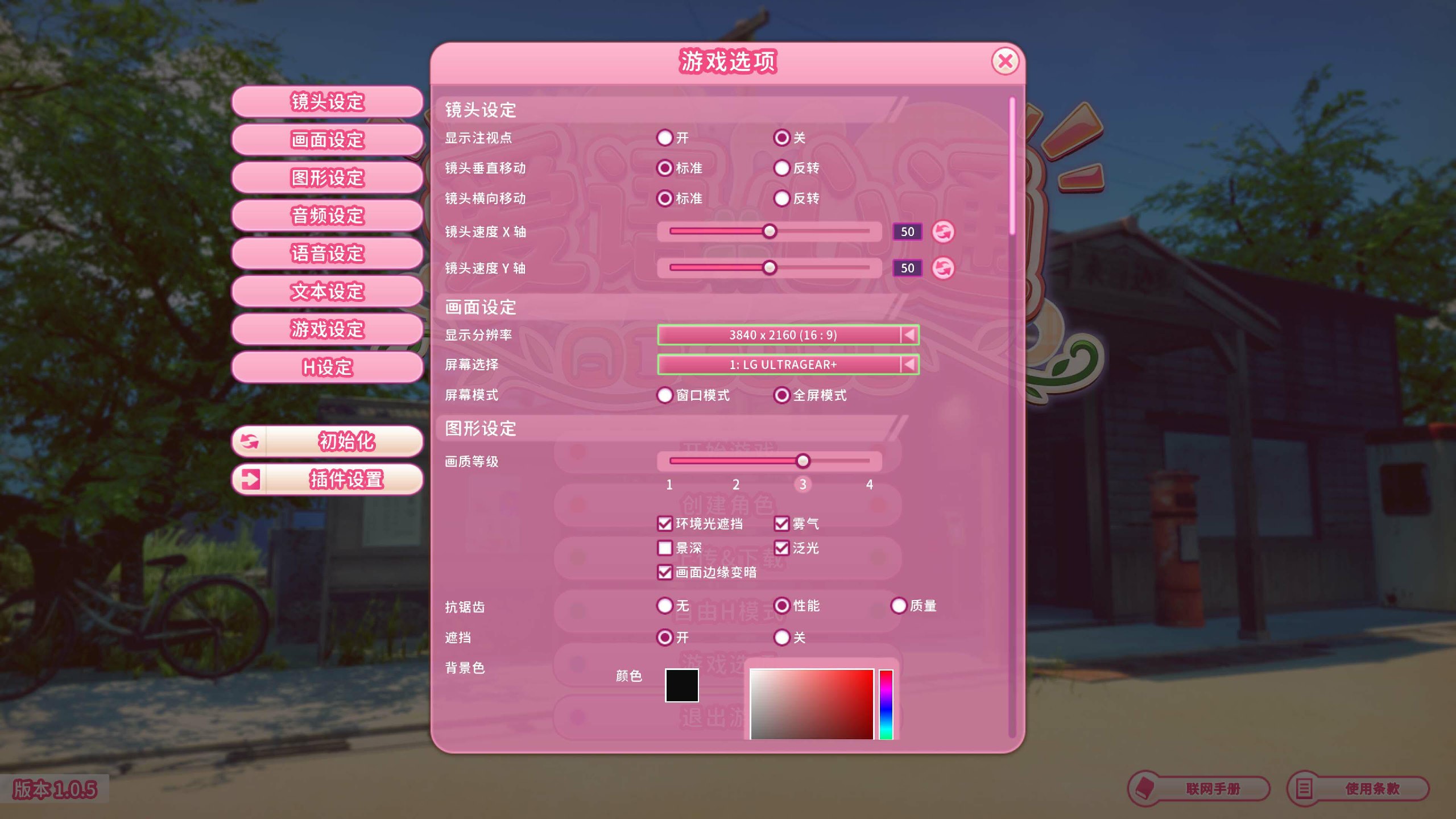Set 抗锯齿 to 质量

point(899,606)
